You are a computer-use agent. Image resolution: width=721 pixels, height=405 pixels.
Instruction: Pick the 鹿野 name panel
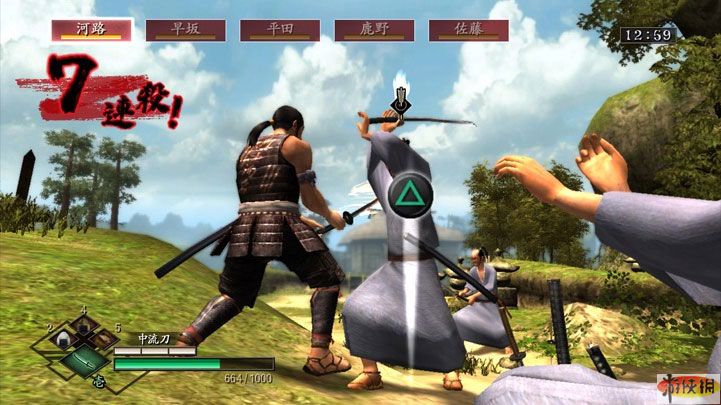pyautogui.click(x=374, y=30)
